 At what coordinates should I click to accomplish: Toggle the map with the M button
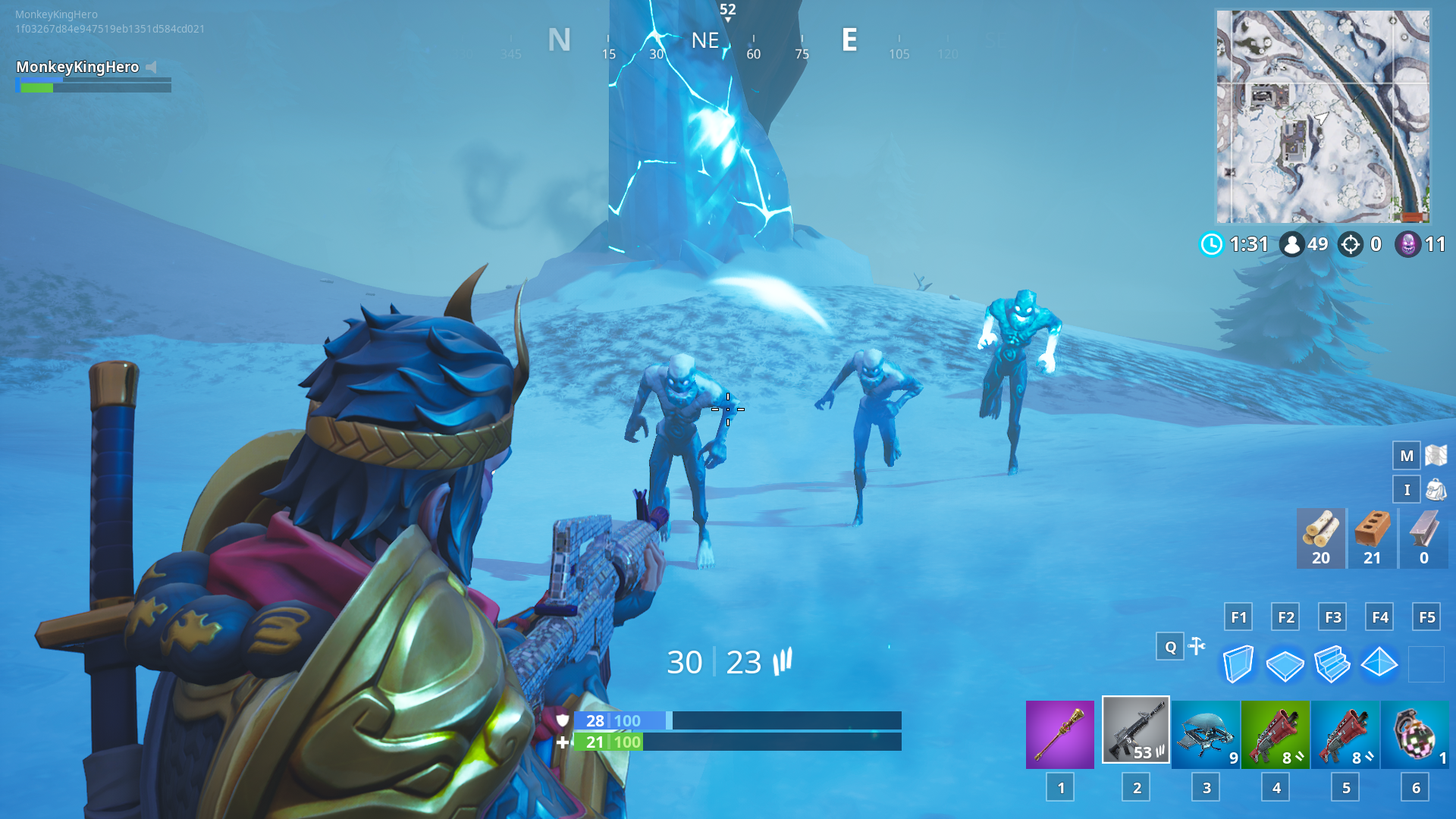click(x=1407, y=456)
